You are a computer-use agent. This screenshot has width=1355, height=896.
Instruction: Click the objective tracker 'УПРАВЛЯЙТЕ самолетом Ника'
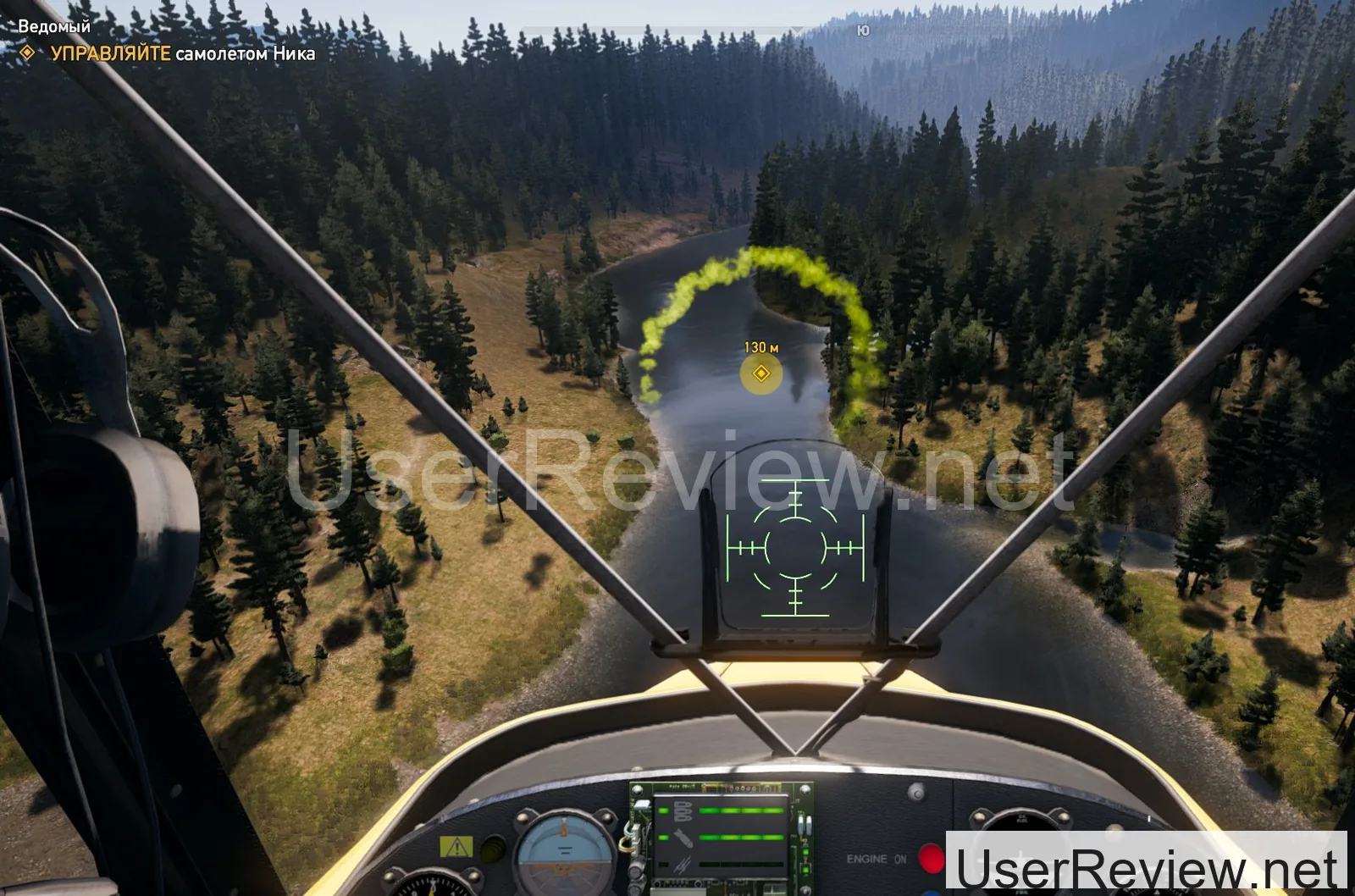[183, 53]
